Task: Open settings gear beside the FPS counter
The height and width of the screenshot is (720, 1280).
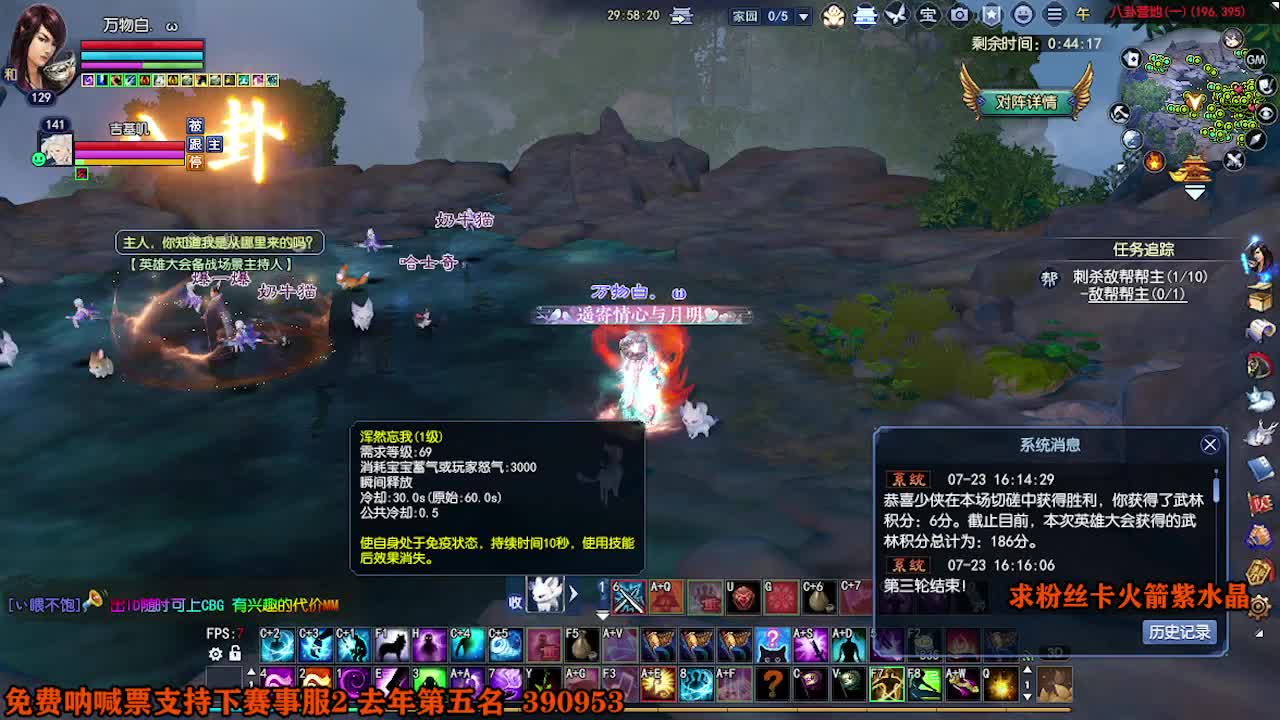Action: click(x=215, y=653)
